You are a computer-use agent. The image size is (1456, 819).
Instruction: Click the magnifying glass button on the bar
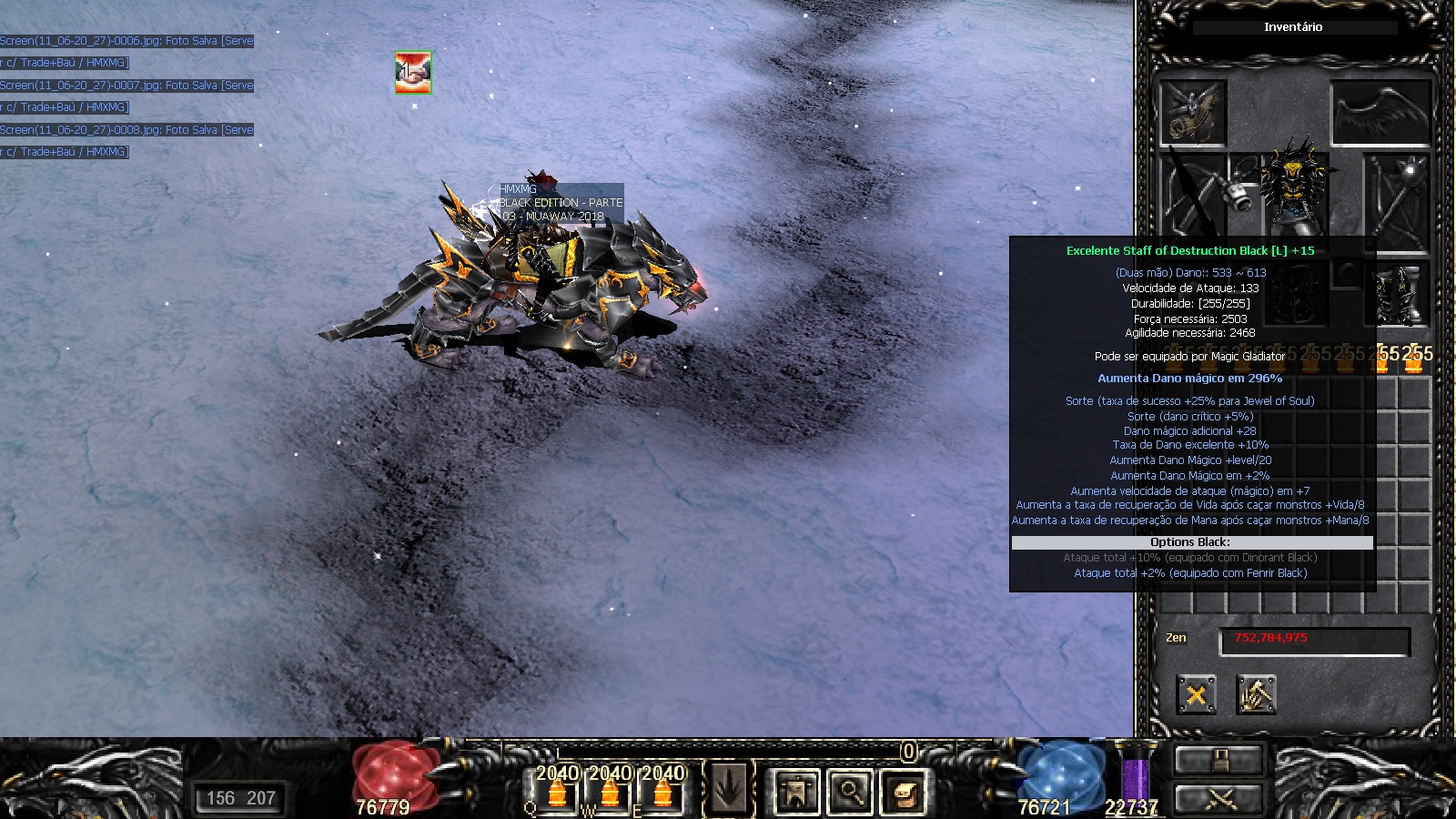pyautogui.click(x=850, y=791)
